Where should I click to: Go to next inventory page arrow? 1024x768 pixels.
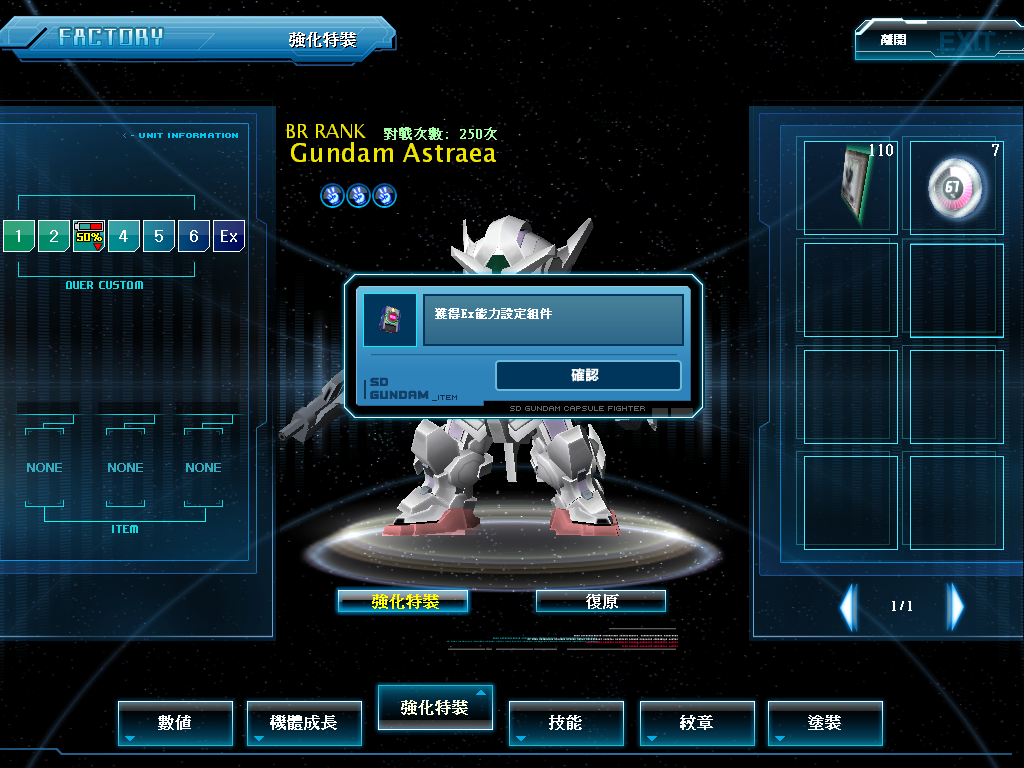(x=957, y=606)
